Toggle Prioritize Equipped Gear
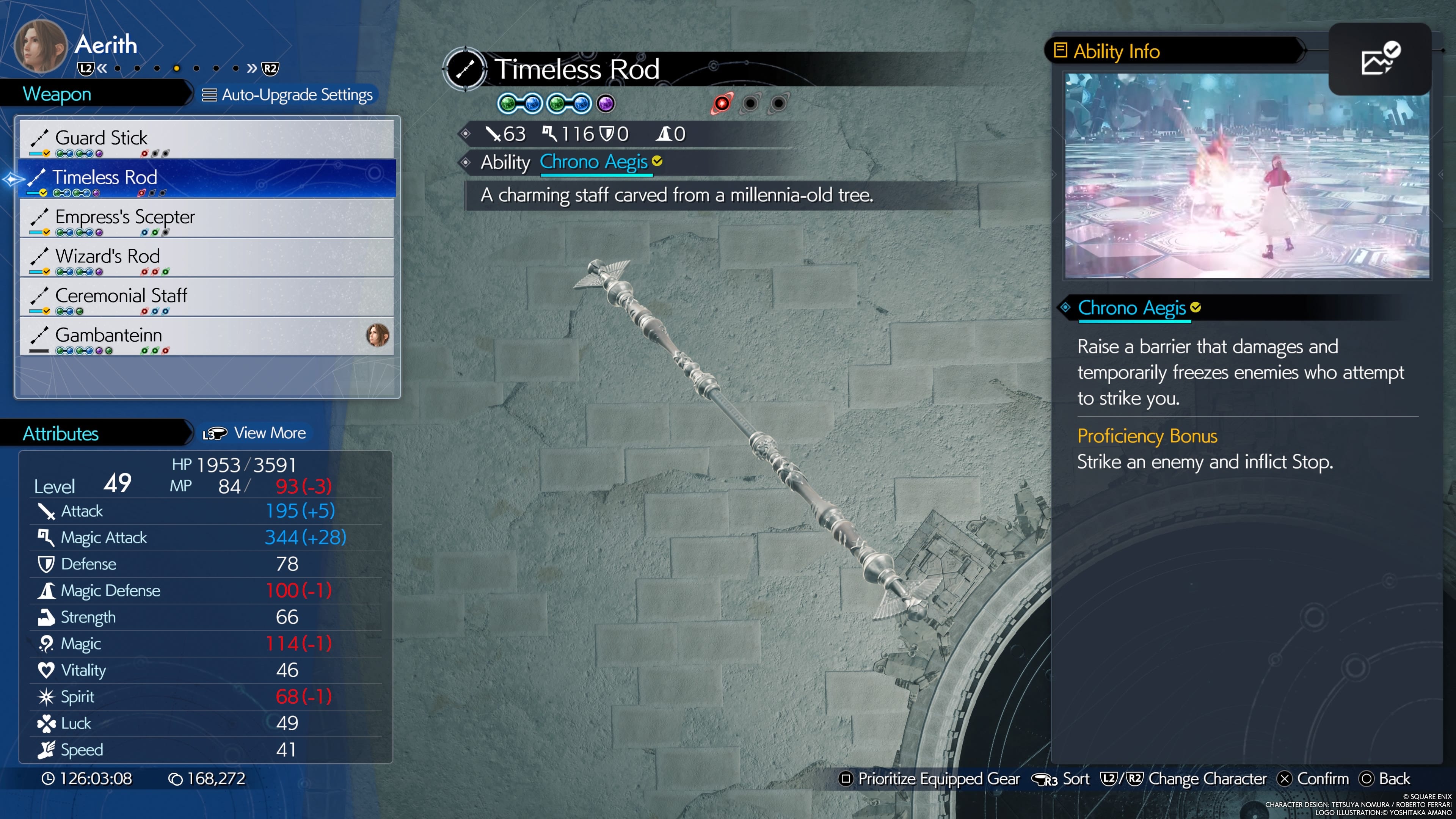 click(x=929, y=779)
